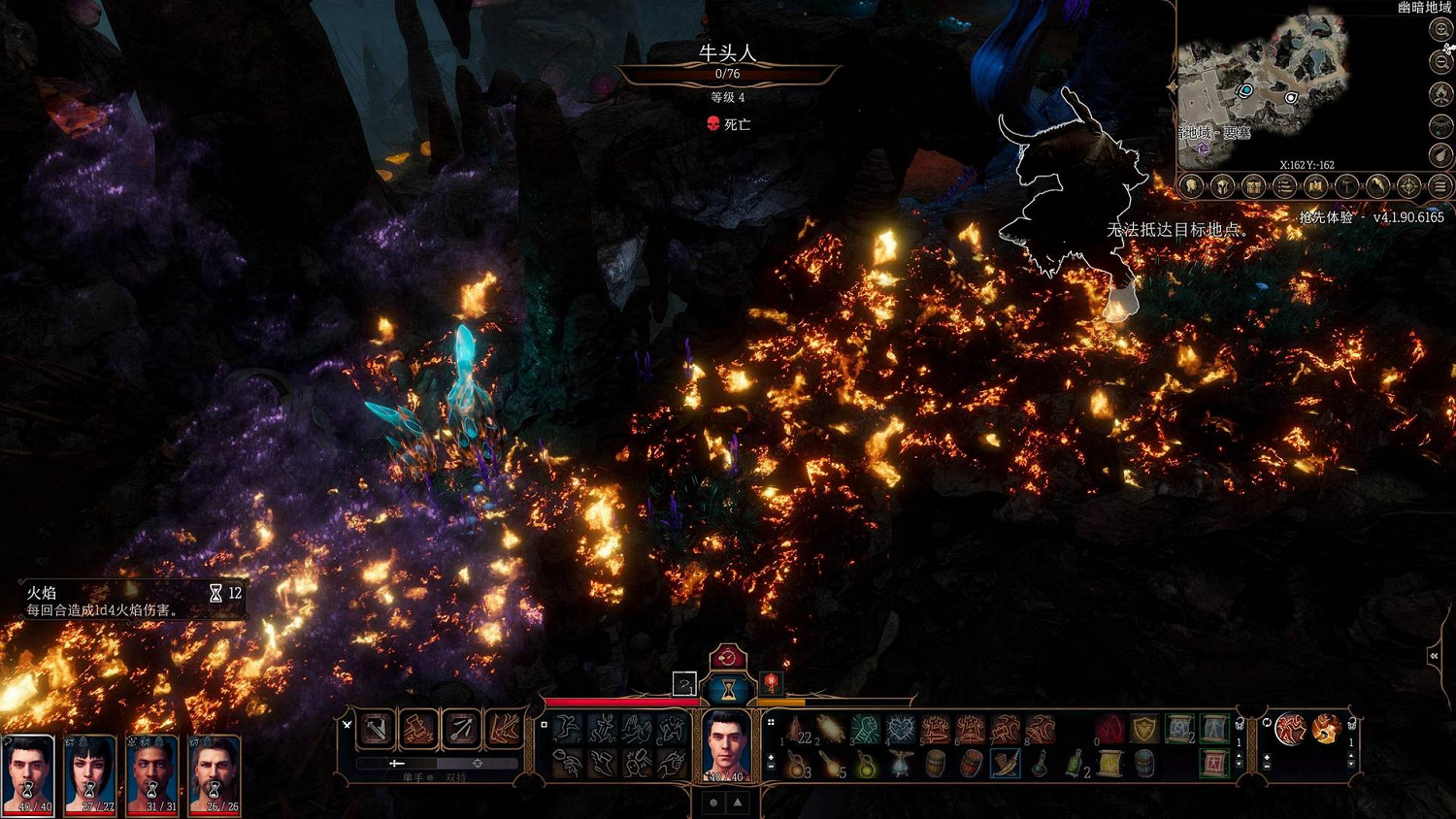Open the spellbook icon below the minimap
The width and height of the screenshot is (1456, 819).
[1315, 186]
